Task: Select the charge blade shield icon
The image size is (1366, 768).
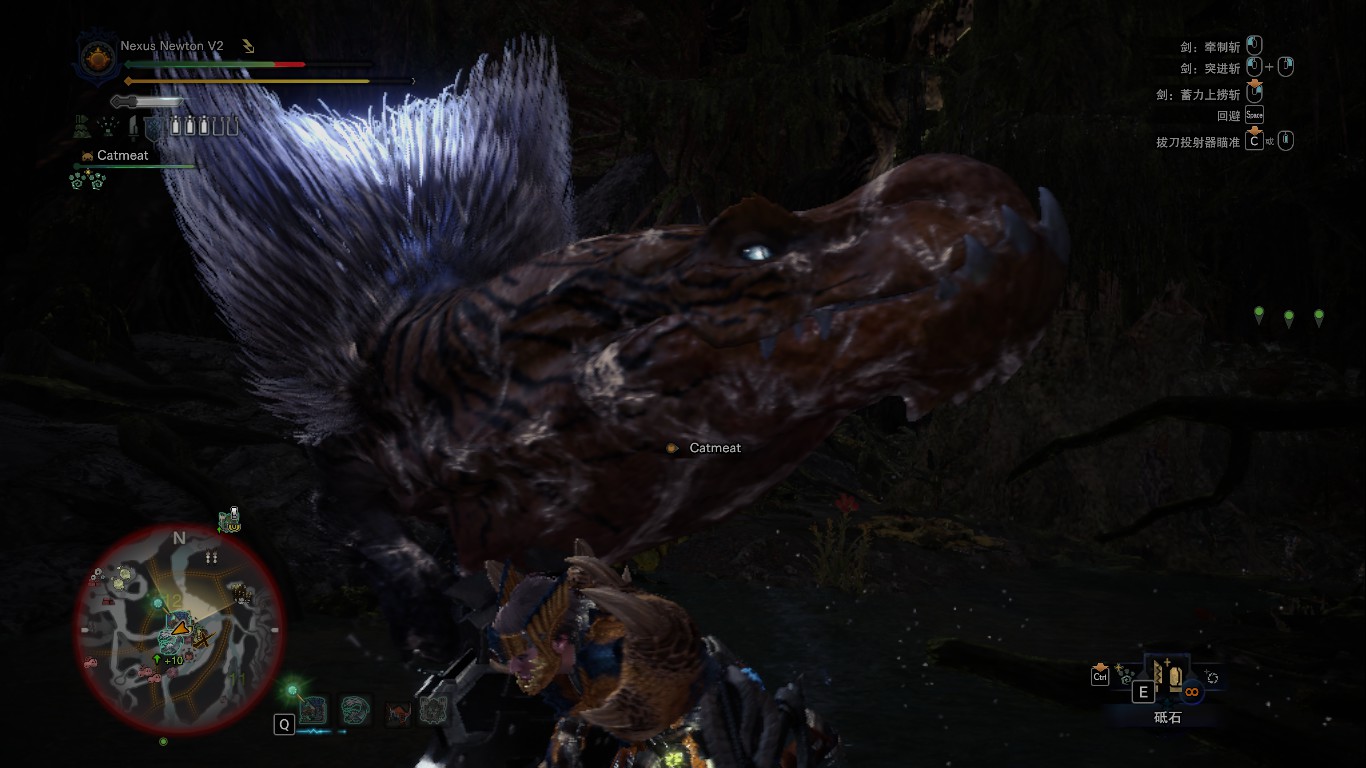Action: pos(153,127)
